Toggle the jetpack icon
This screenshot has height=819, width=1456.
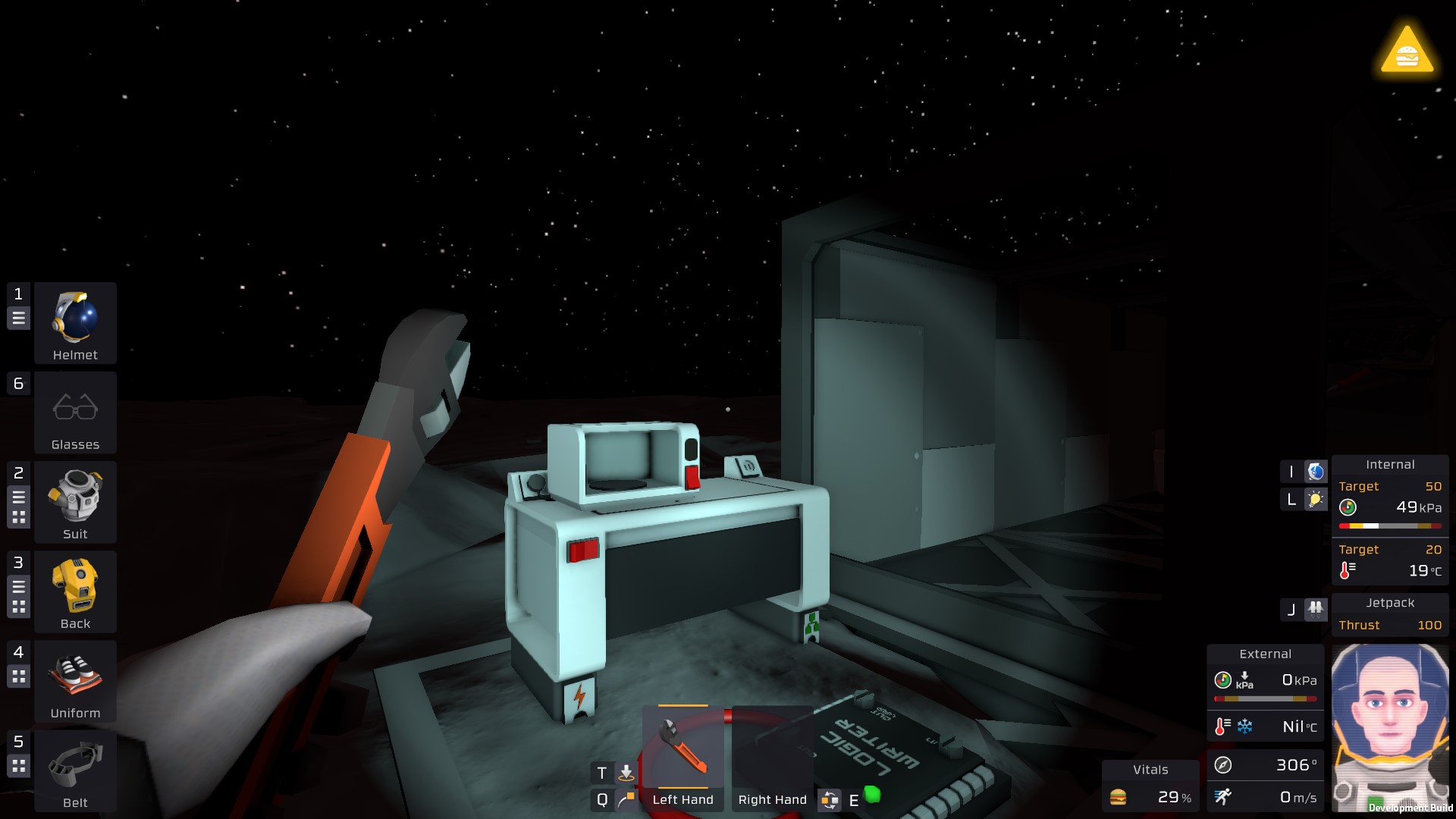point(1316,609)
